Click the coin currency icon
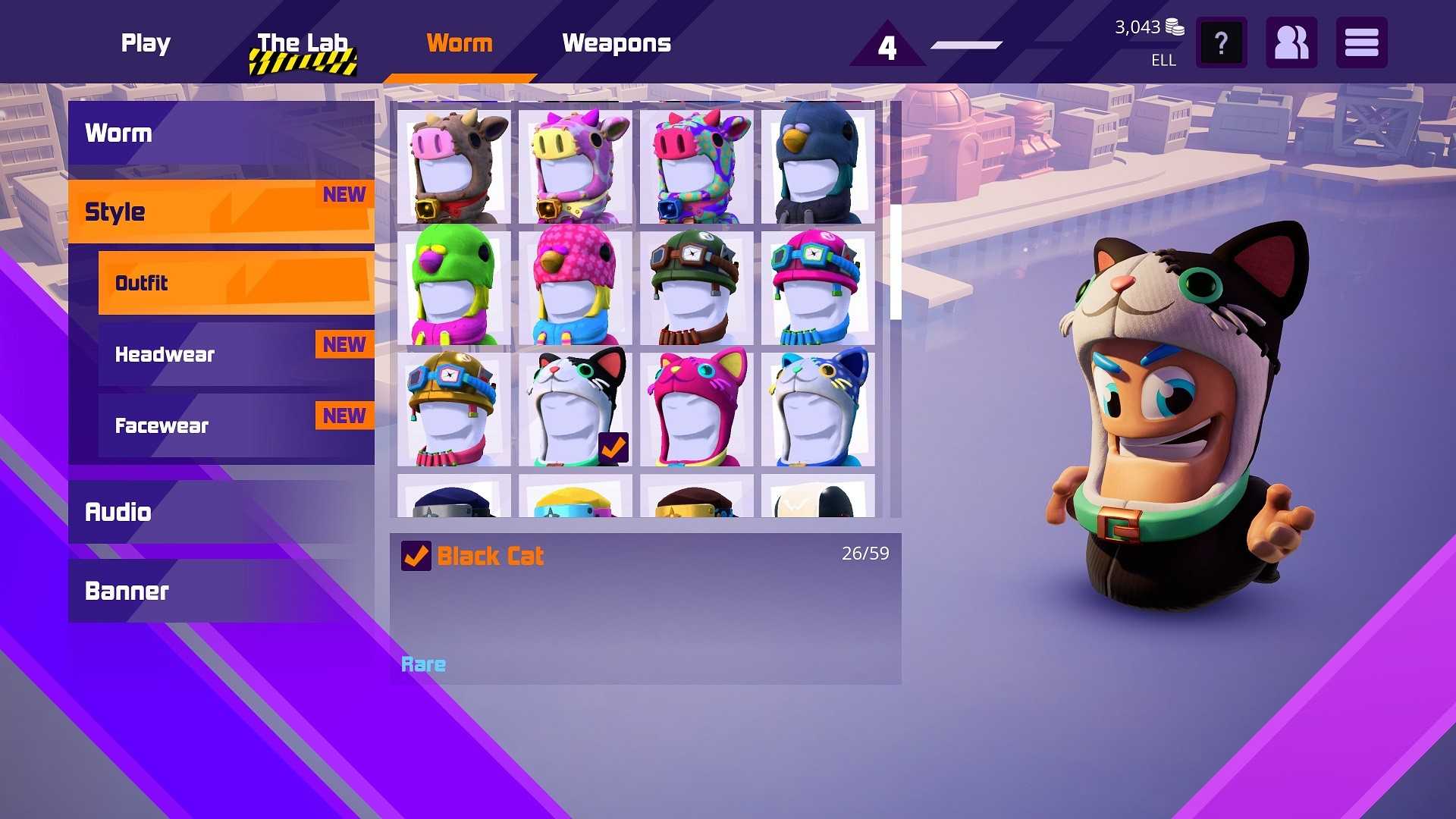The width and height of the screenshot is (1456, 819). tap(1174, 29)
